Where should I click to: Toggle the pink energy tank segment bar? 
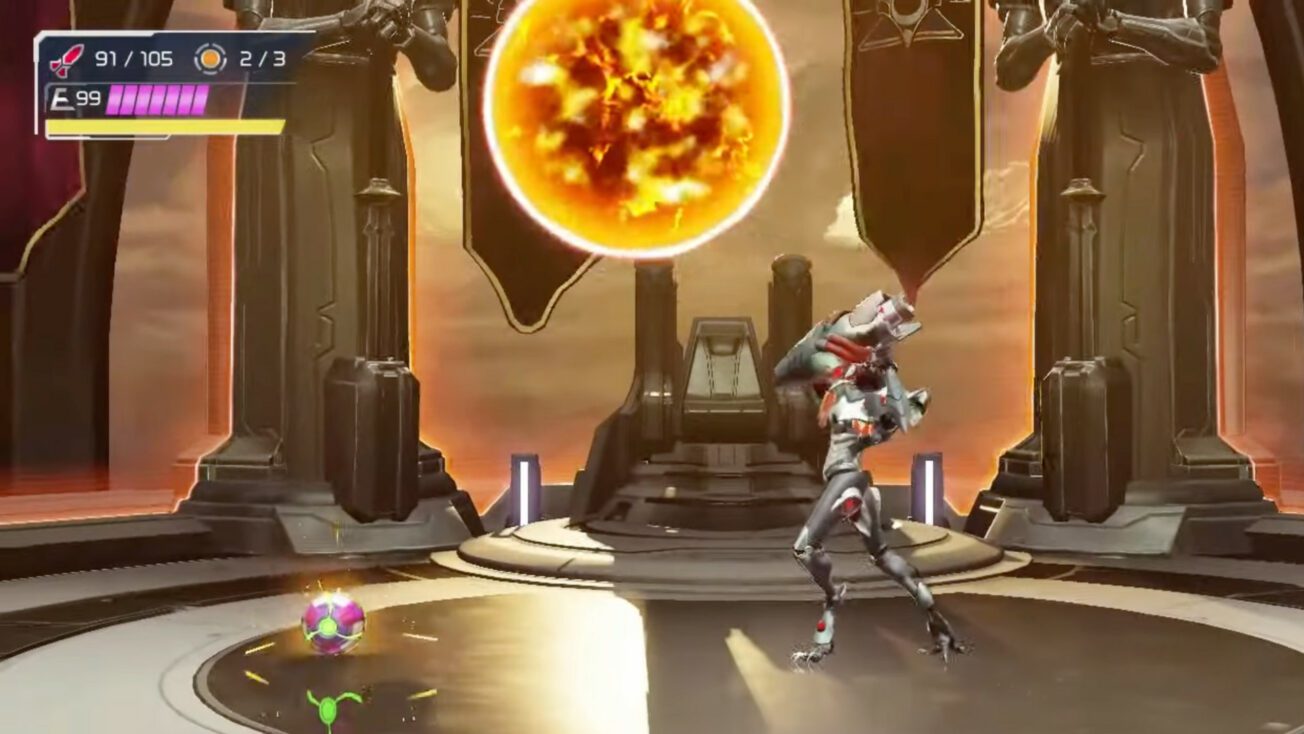pos(155,100)
